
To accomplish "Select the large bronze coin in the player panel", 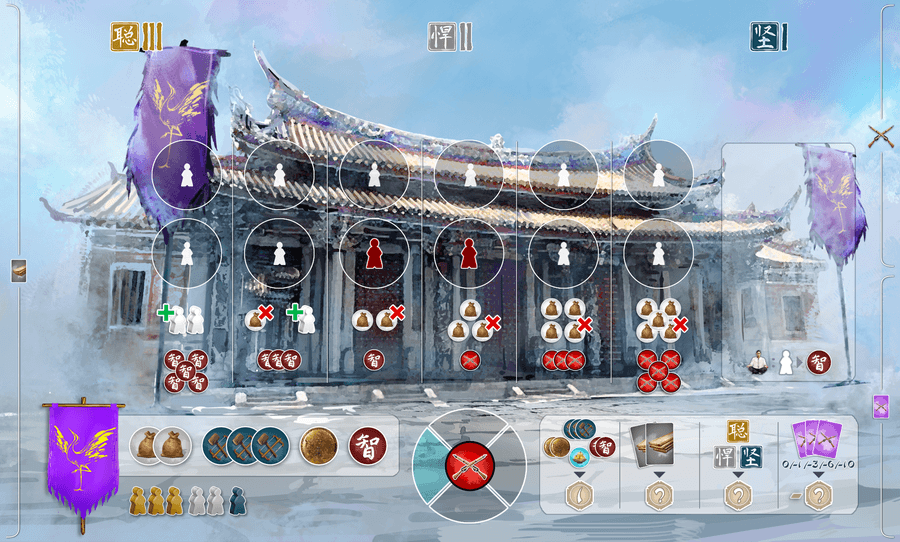I will (x=319, y=445).
